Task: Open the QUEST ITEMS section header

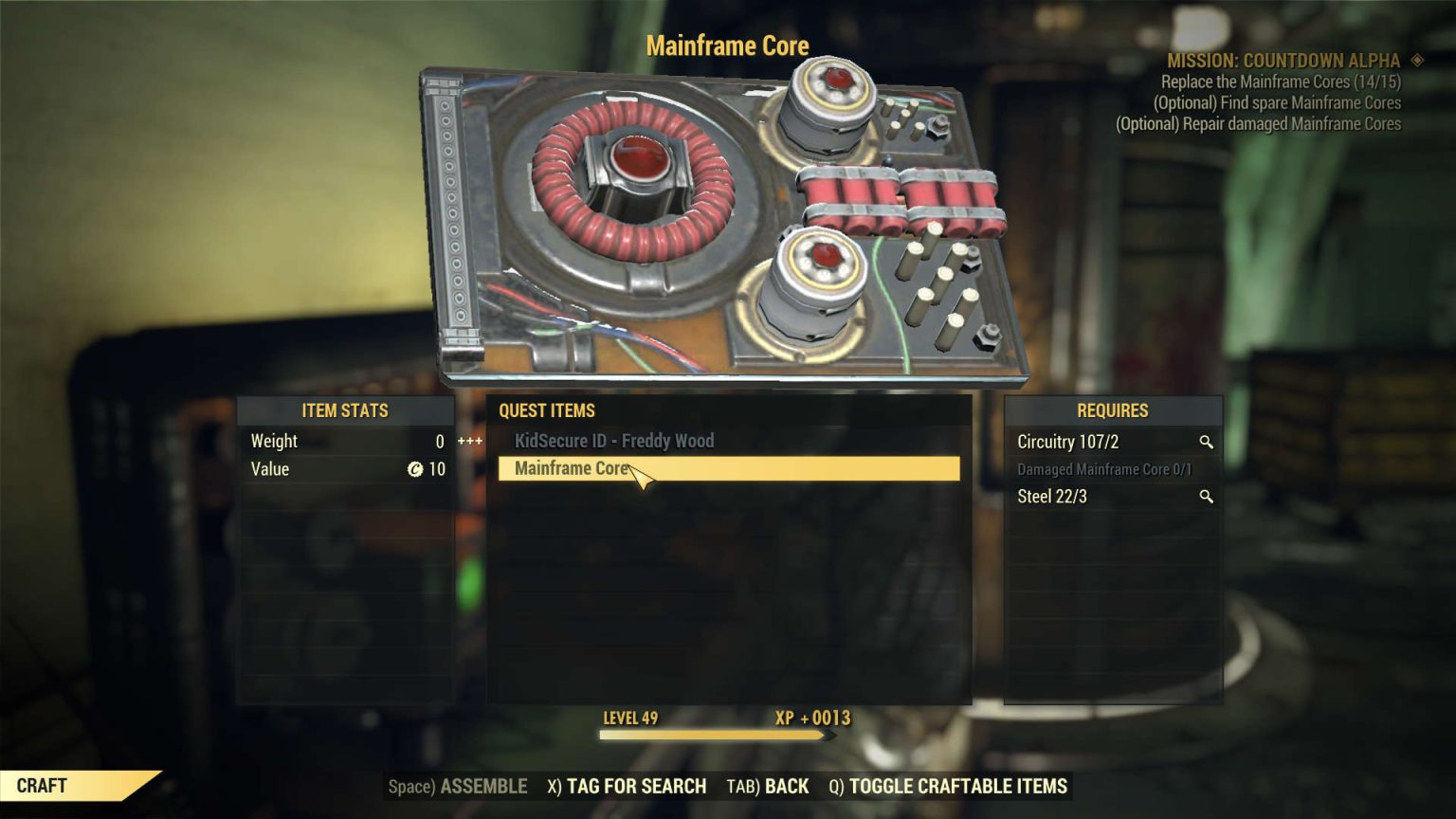Action: pyautogui.click(x=547, y=411)
